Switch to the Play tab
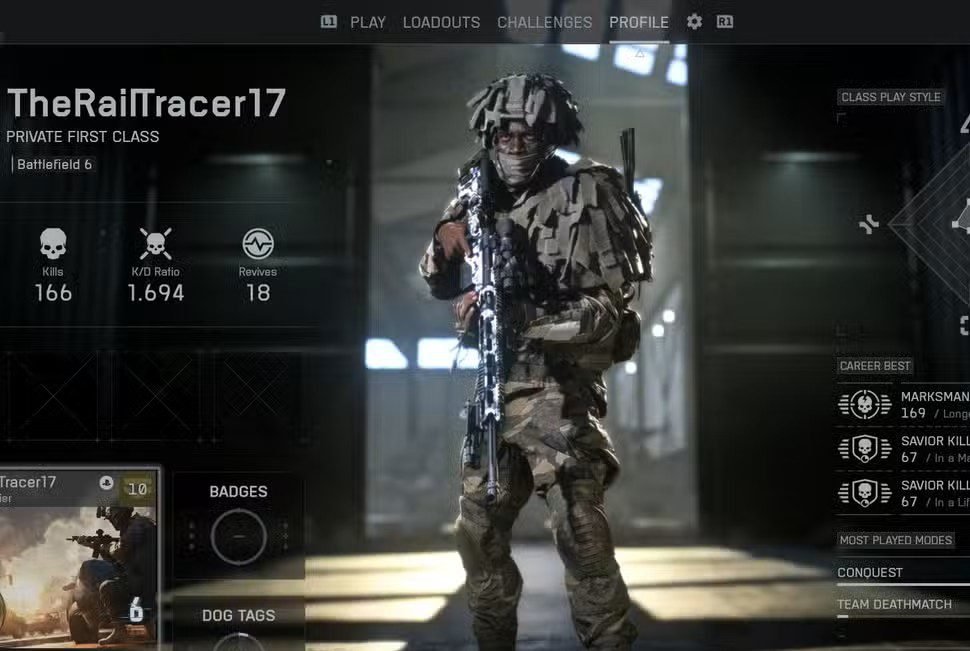 click(367, 22)
